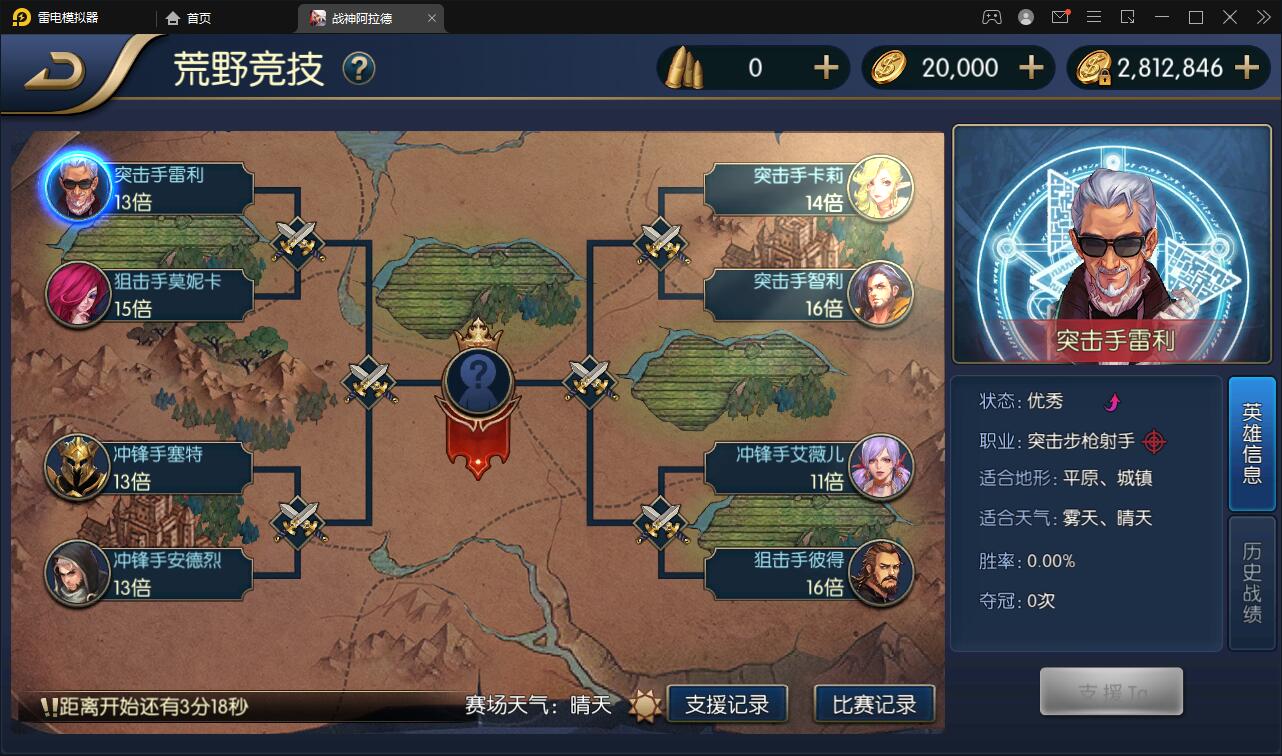Click the game controller icon in title bar

coord(992,16)
